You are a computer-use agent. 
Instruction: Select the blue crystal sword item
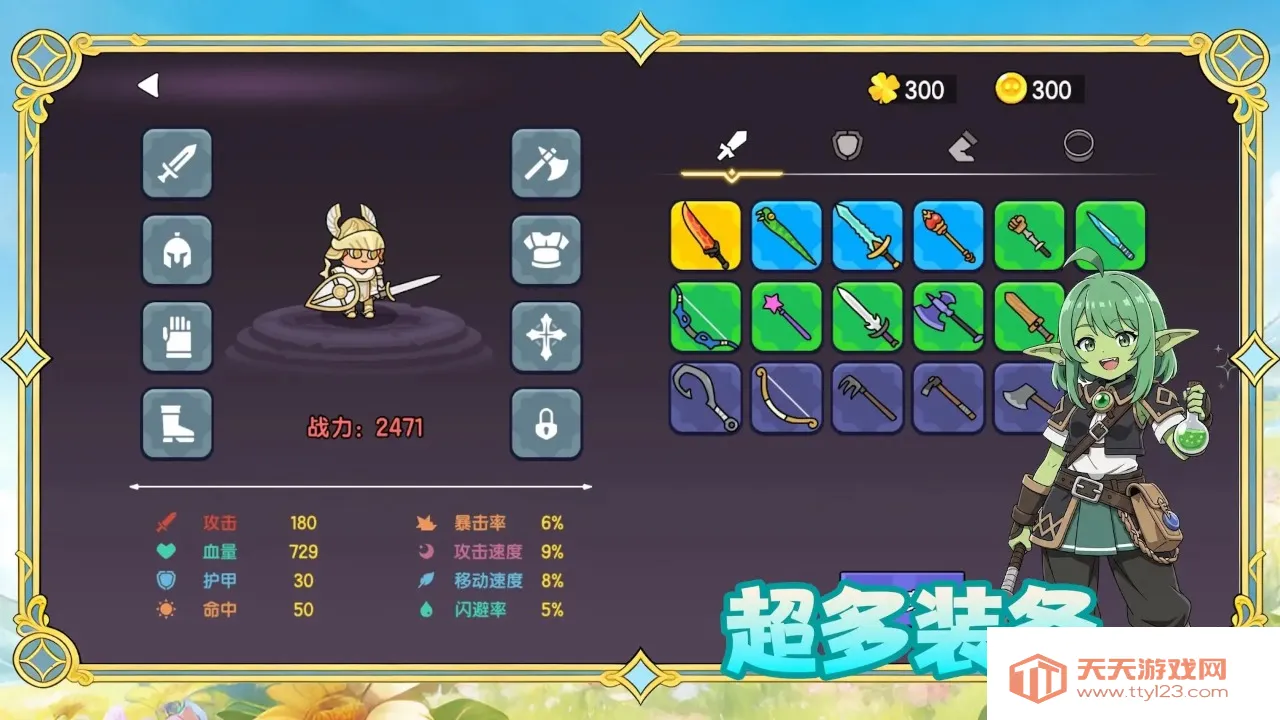click(x=867, y=235)
